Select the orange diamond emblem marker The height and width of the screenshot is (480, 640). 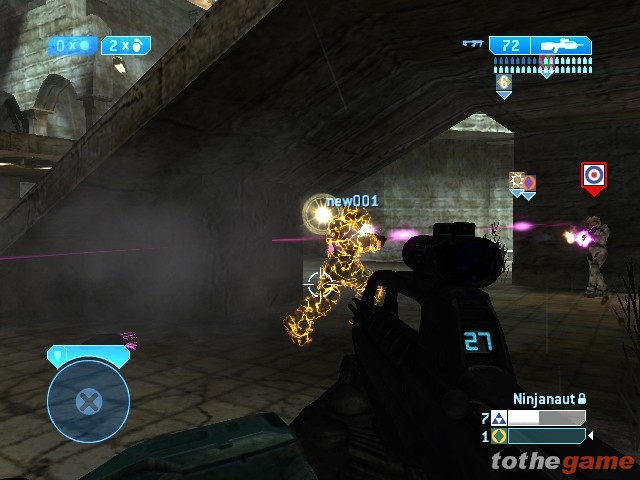click(x=529, y=183)
